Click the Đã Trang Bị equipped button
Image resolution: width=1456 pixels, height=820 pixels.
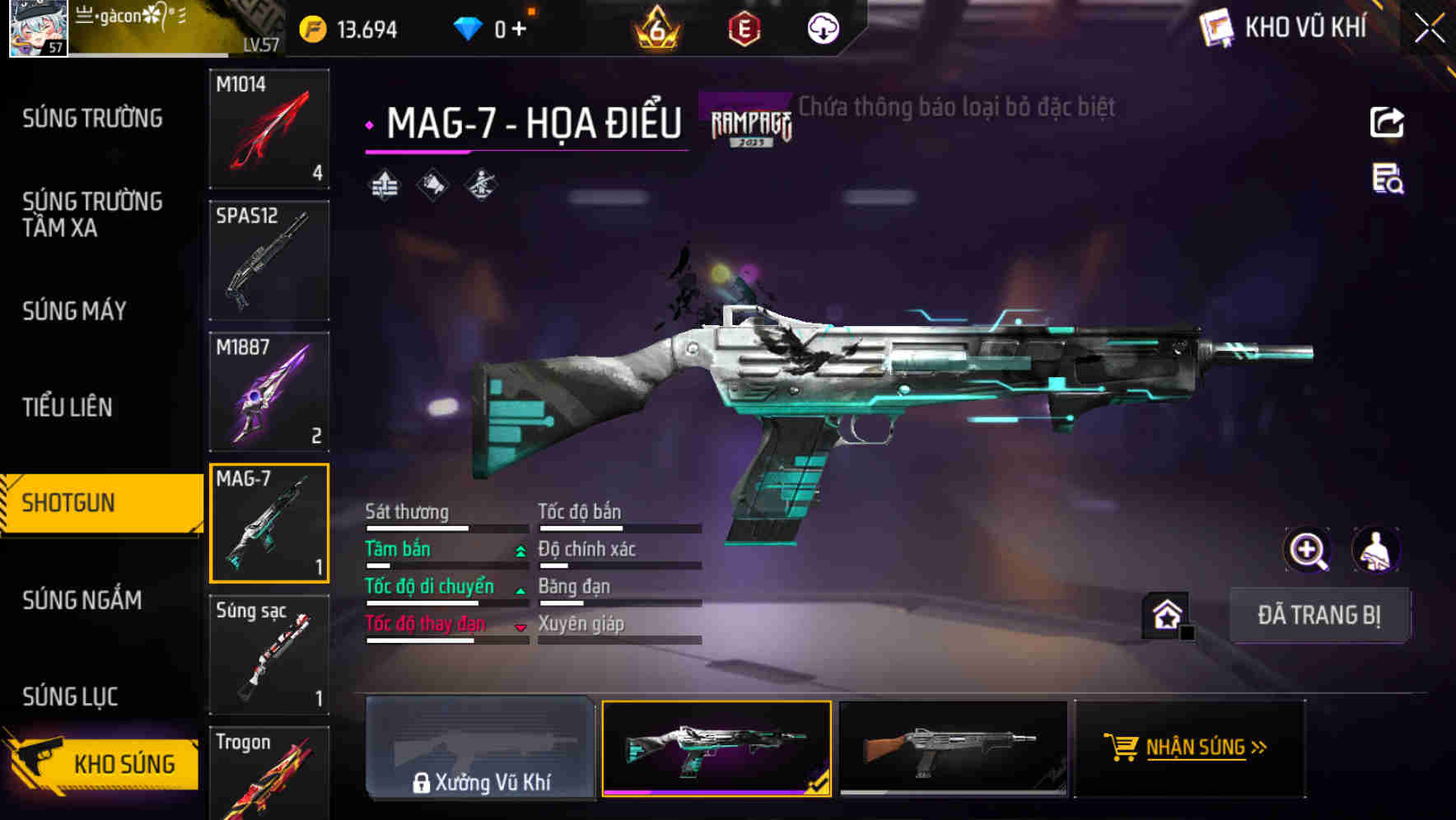[x=1318, y=615]
